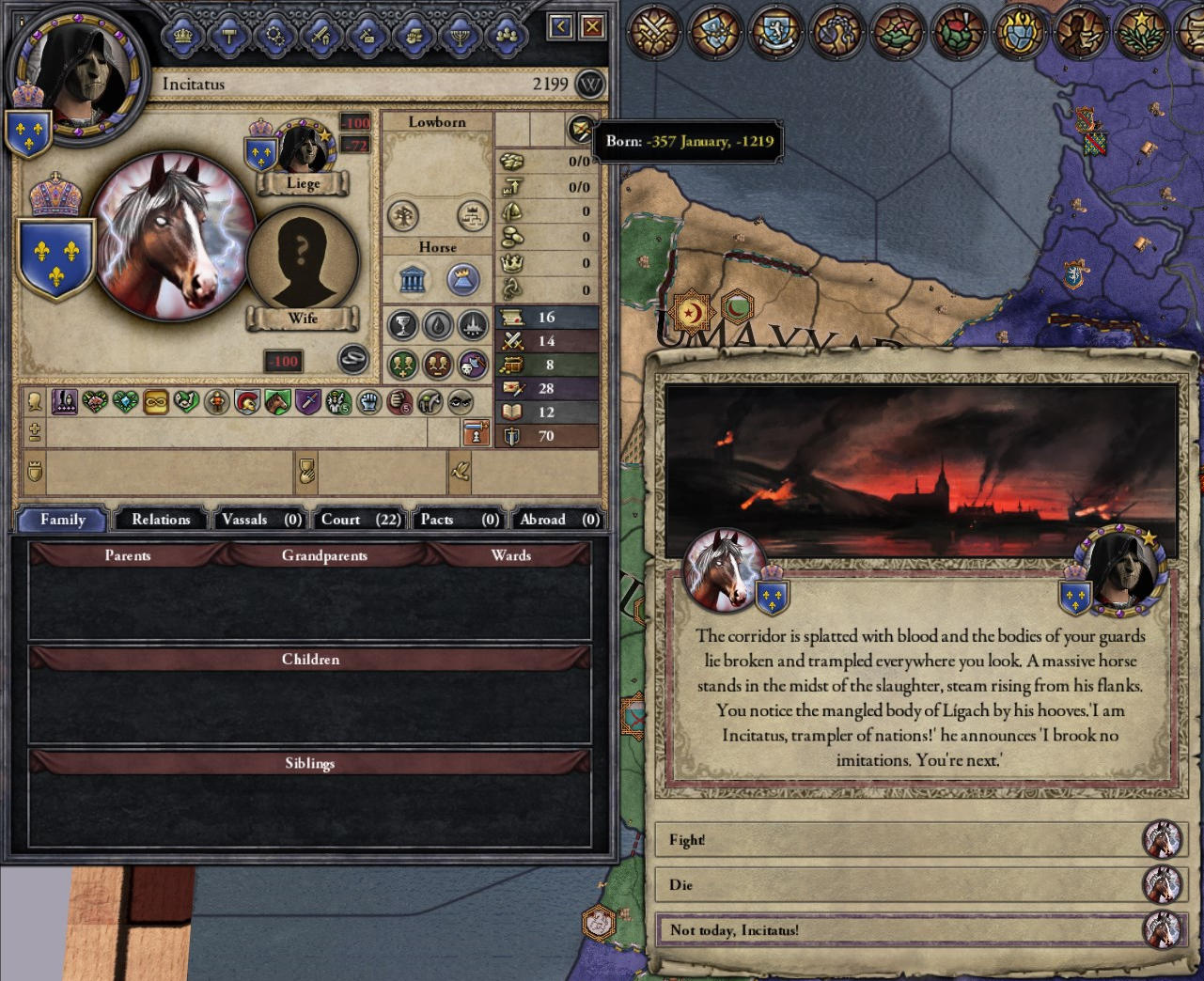1204x981 pixels.
Task: Select the Family tab
Action: [63, 520]
